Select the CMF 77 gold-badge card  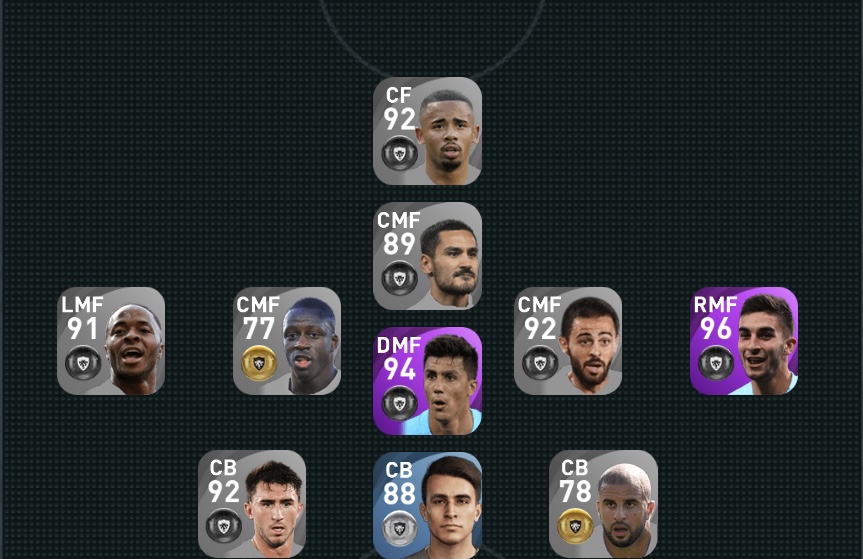(x=287, y=341)
